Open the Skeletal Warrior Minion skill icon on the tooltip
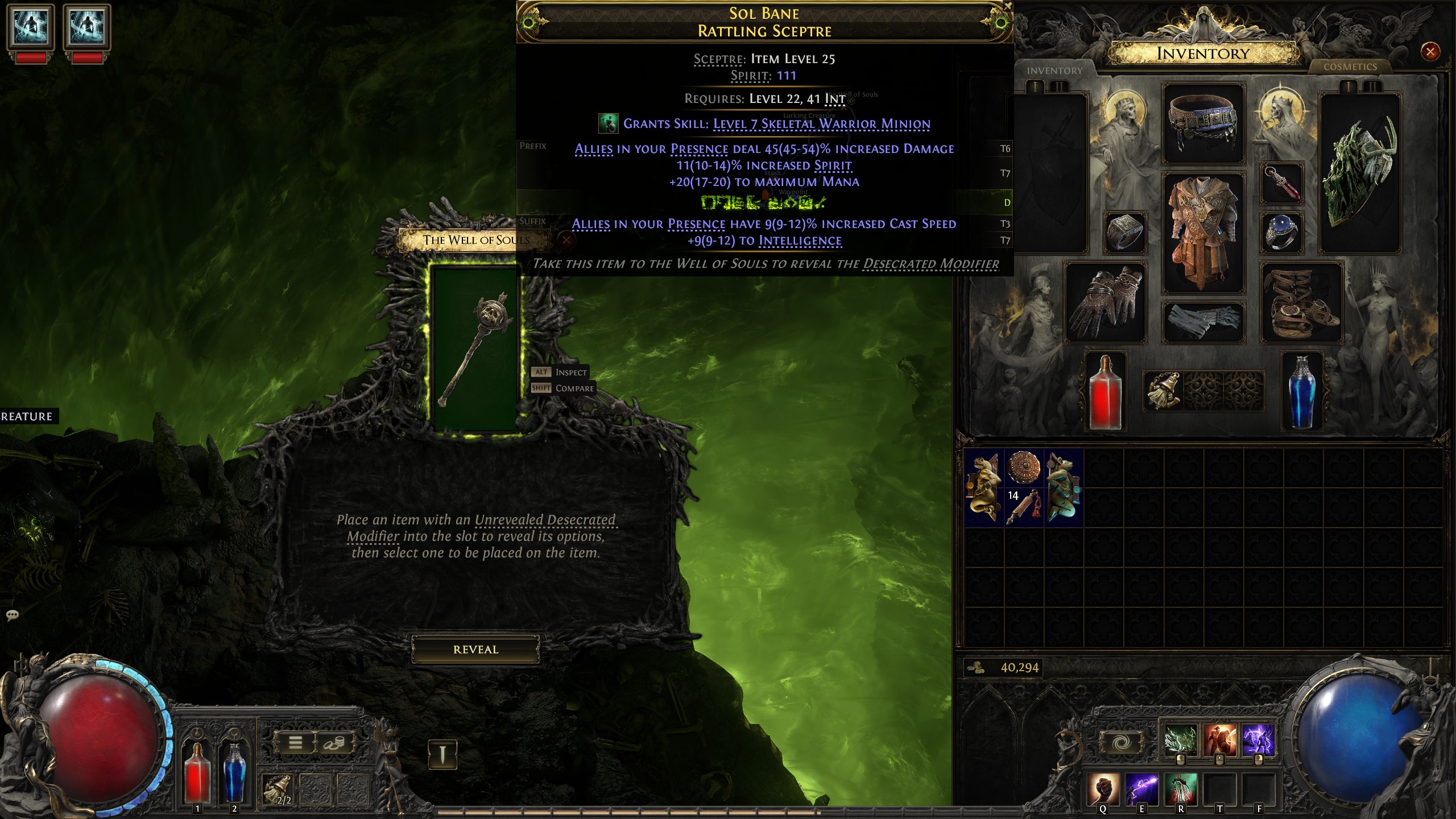The height and width of the screenshot is (819, 1456). pyautogui.click(x=608, y=123)
